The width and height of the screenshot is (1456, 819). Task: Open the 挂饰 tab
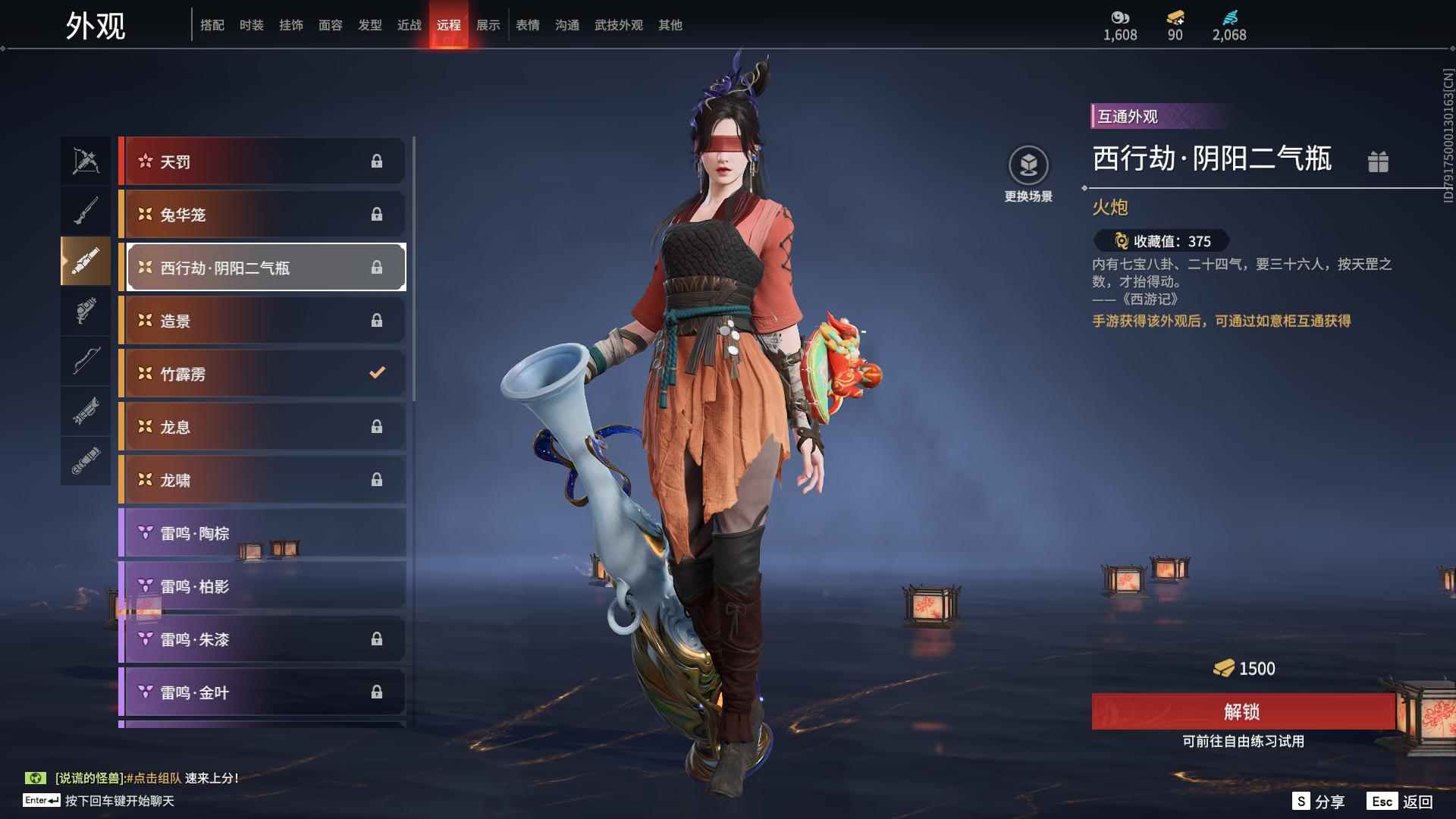[290, 25]
